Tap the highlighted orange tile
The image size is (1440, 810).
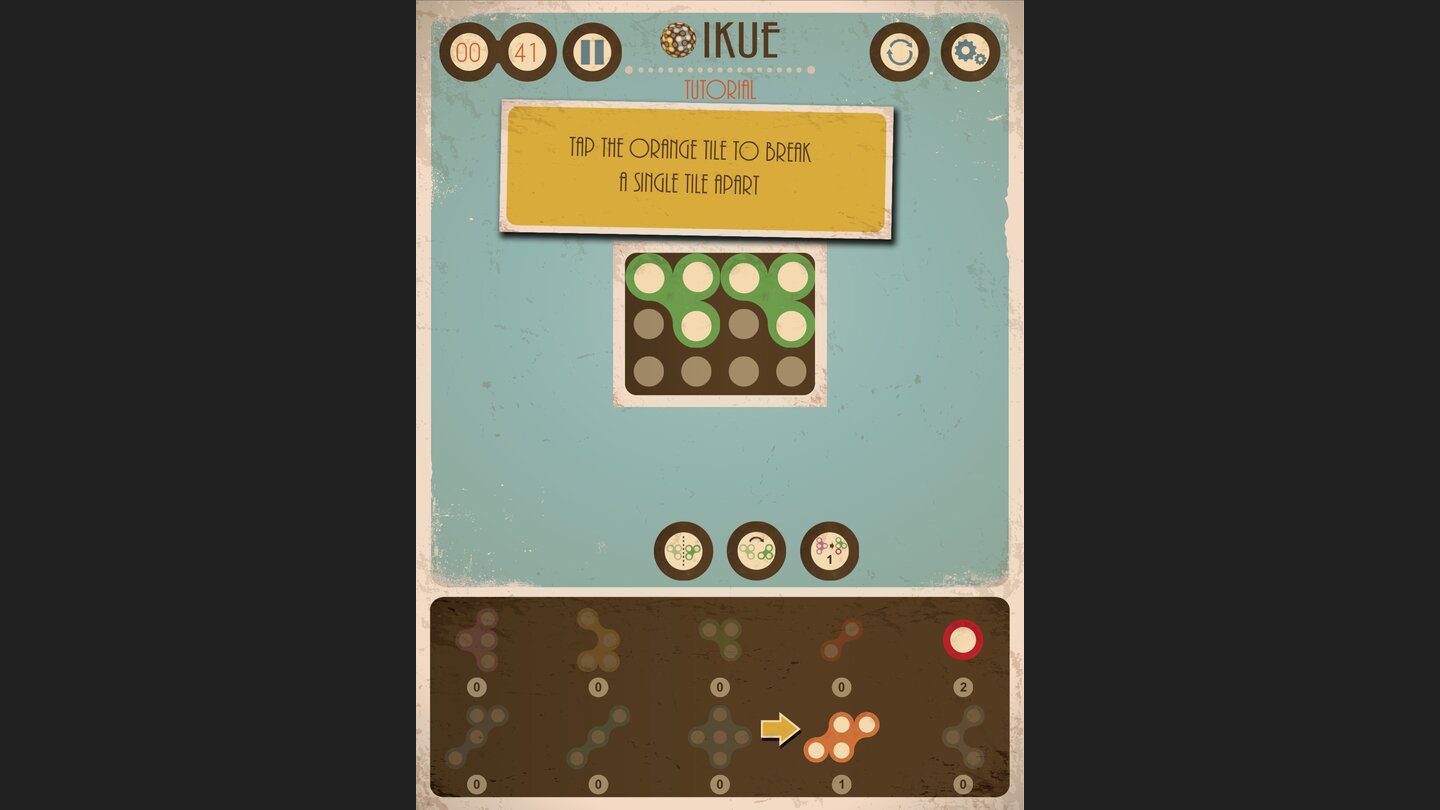[x=845, y=735]
